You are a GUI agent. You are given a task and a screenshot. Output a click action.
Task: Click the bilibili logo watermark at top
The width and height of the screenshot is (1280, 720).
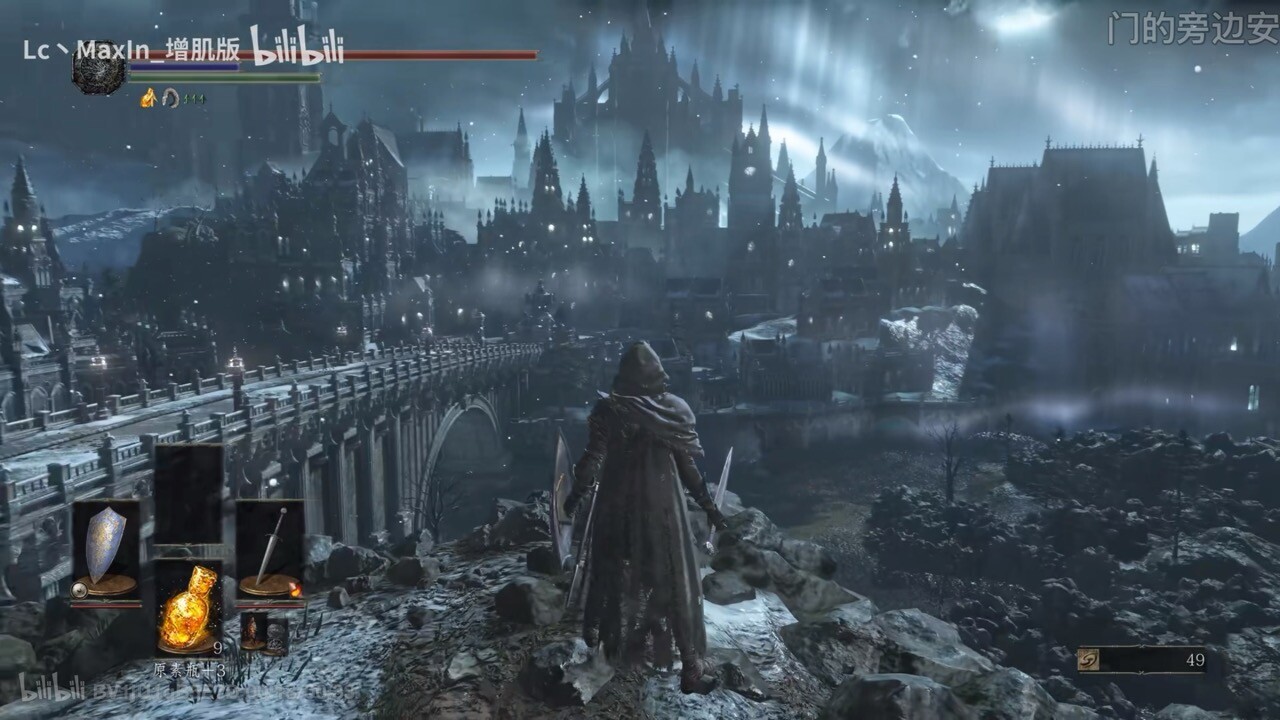296,47
